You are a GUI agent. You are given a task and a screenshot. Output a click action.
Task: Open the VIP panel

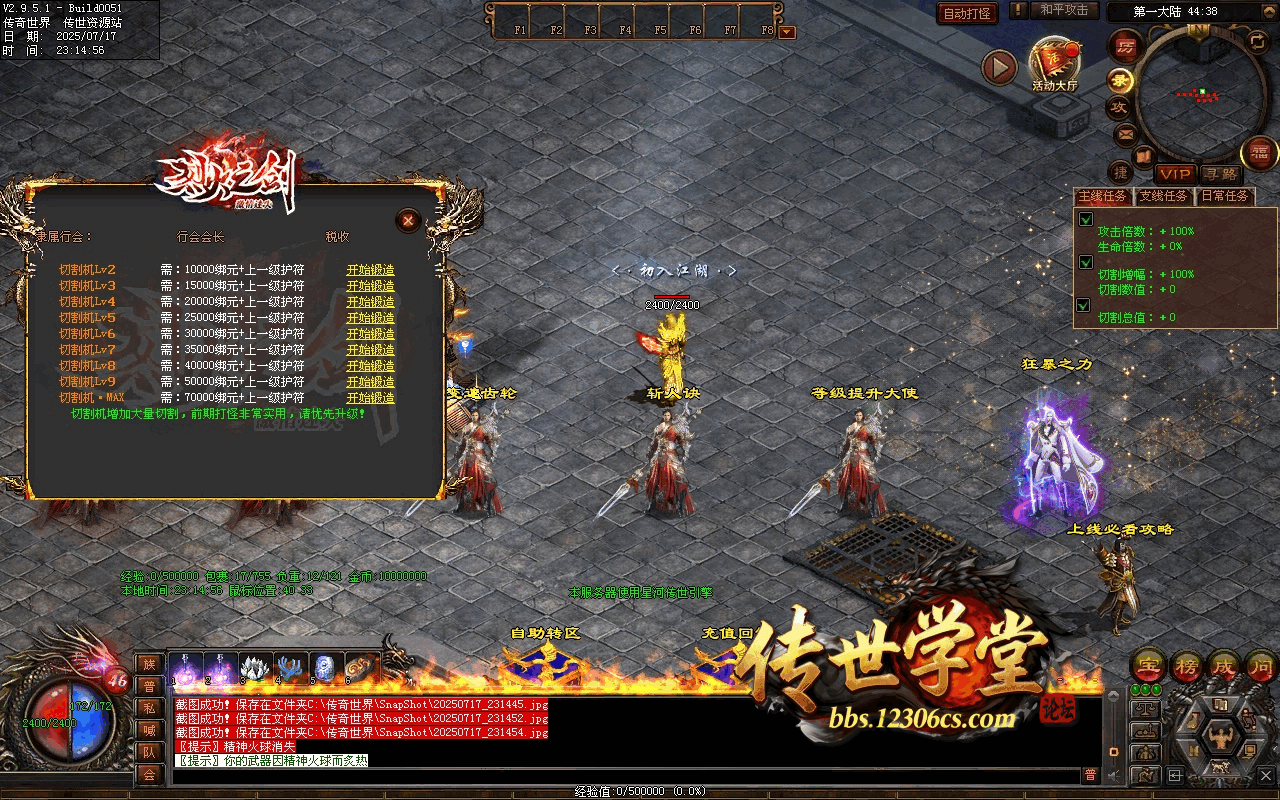point(1176,174)
